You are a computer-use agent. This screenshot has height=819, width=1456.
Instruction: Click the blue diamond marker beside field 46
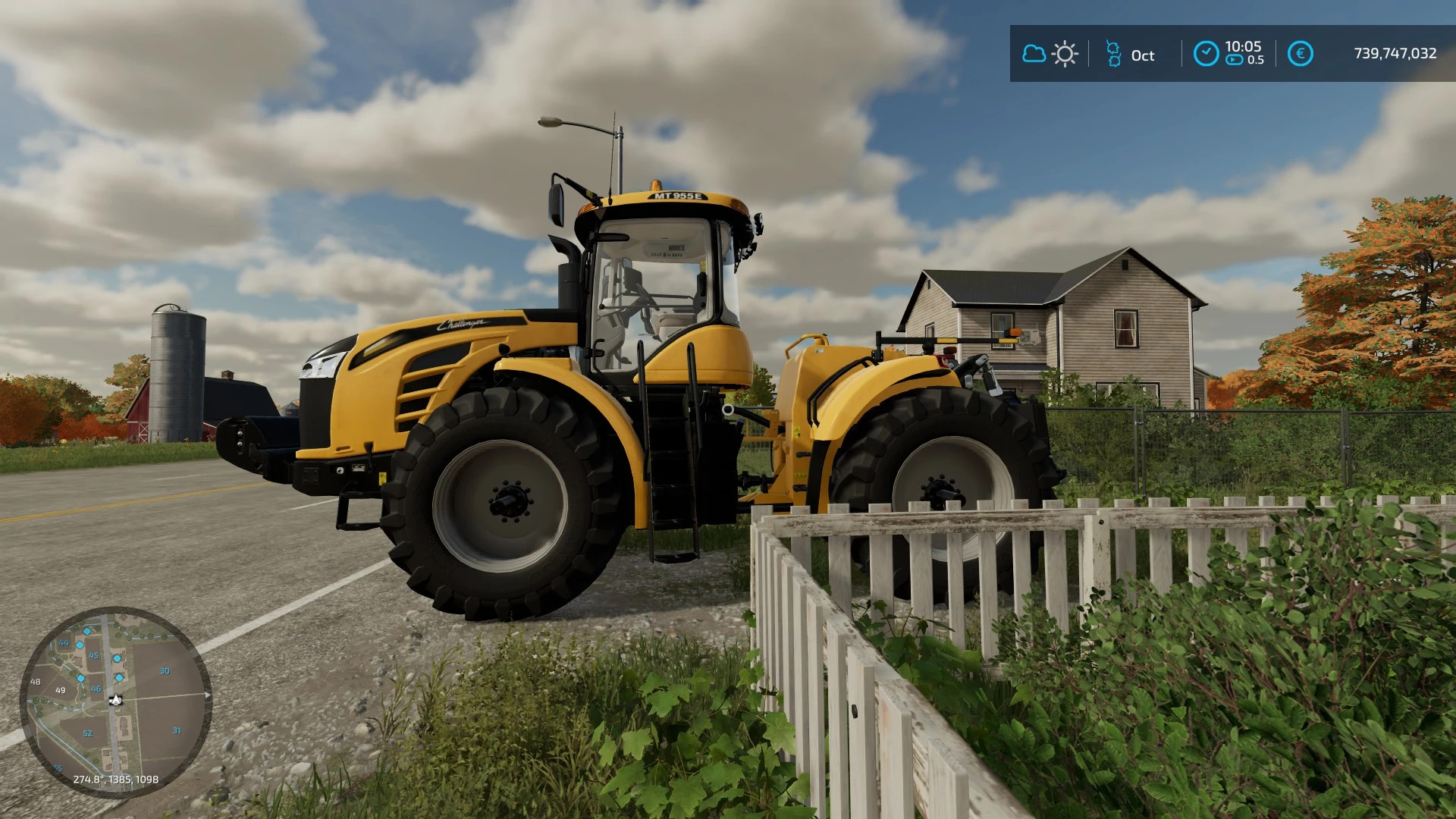pos(80,679)
